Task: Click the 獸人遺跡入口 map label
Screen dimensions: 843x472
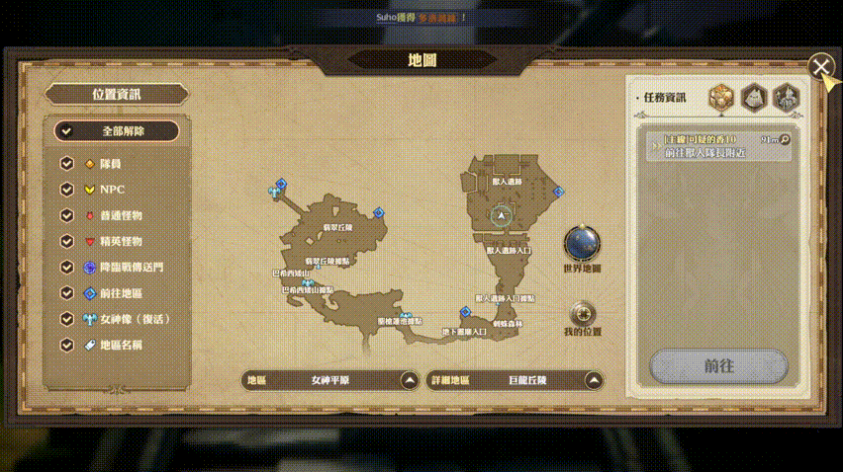Action: (508, 251)
